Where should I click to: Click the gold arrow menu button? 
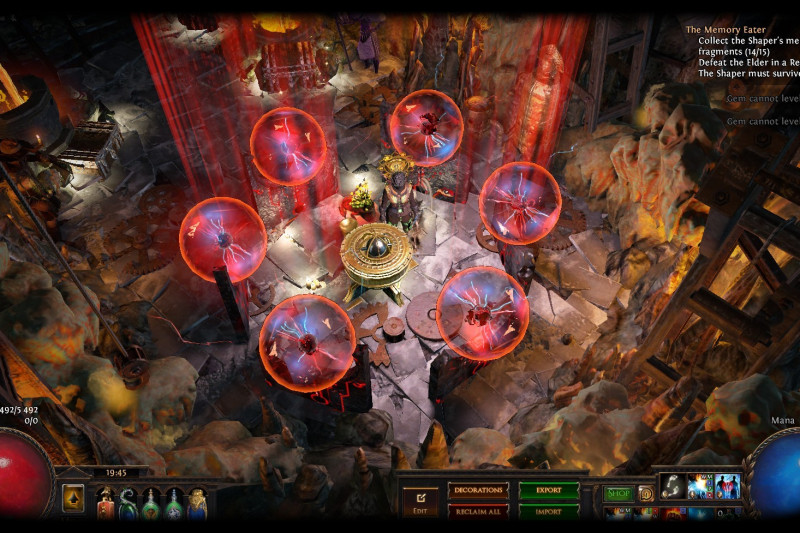[73, 499]
